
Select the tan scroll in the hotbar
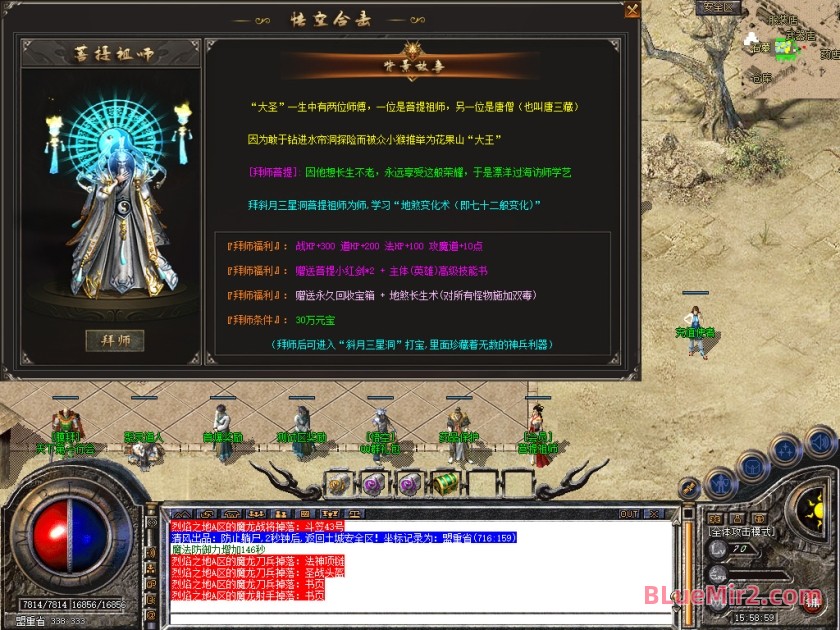(x=336, y=485)
